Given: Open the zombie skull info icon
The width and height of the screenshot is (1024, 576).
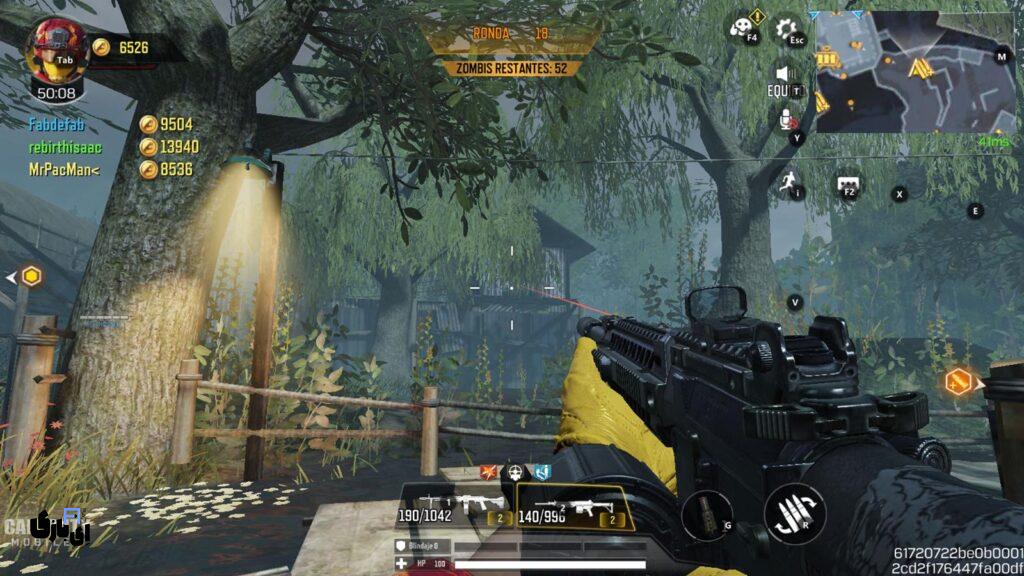Looking at the screenshot, I should click(x=743, y=29).
